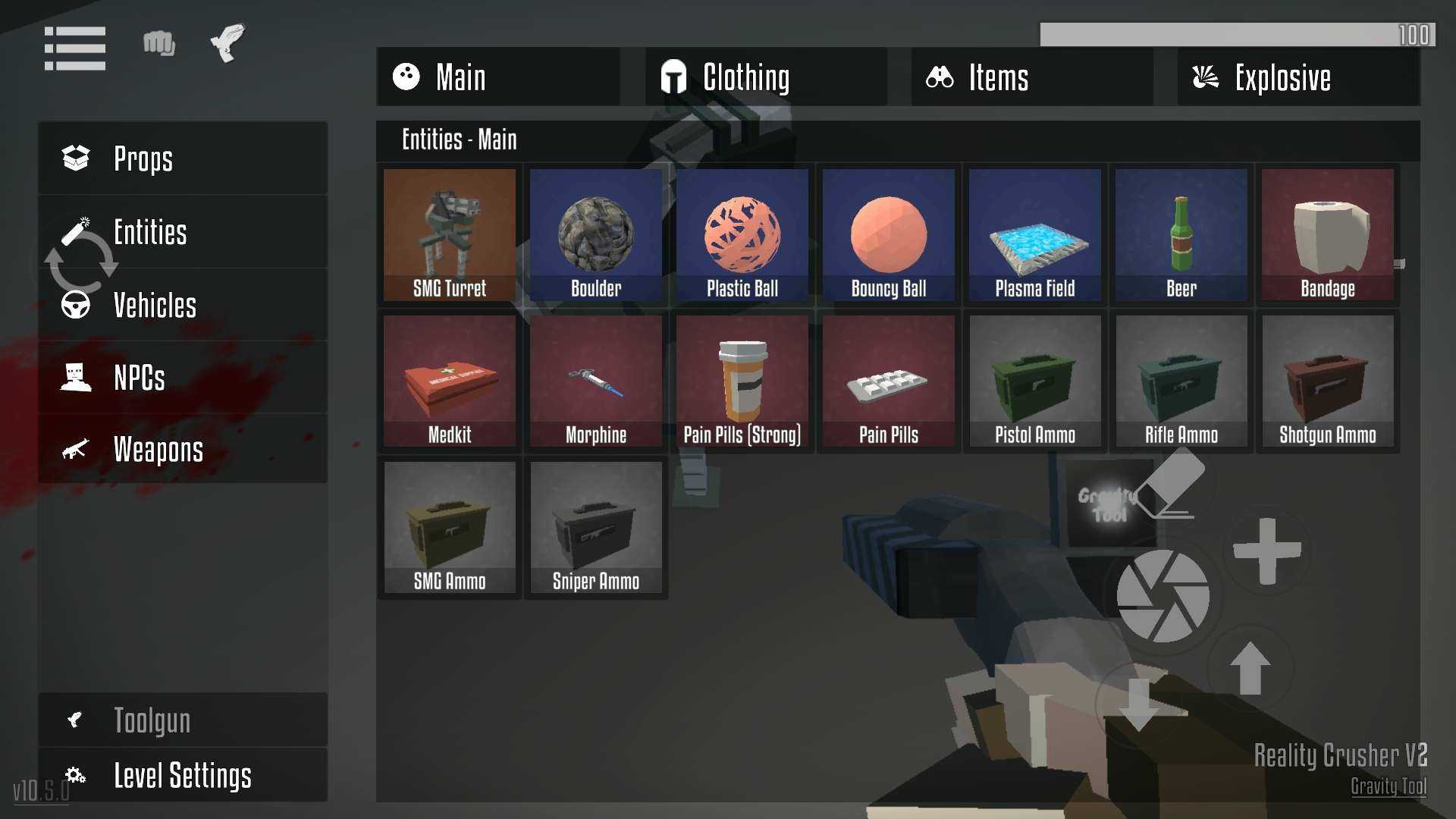Screen dimensions: 1456x819
Task: Select the Beer bottle item
Action: pyautogui.click(x=1181, y=234)
